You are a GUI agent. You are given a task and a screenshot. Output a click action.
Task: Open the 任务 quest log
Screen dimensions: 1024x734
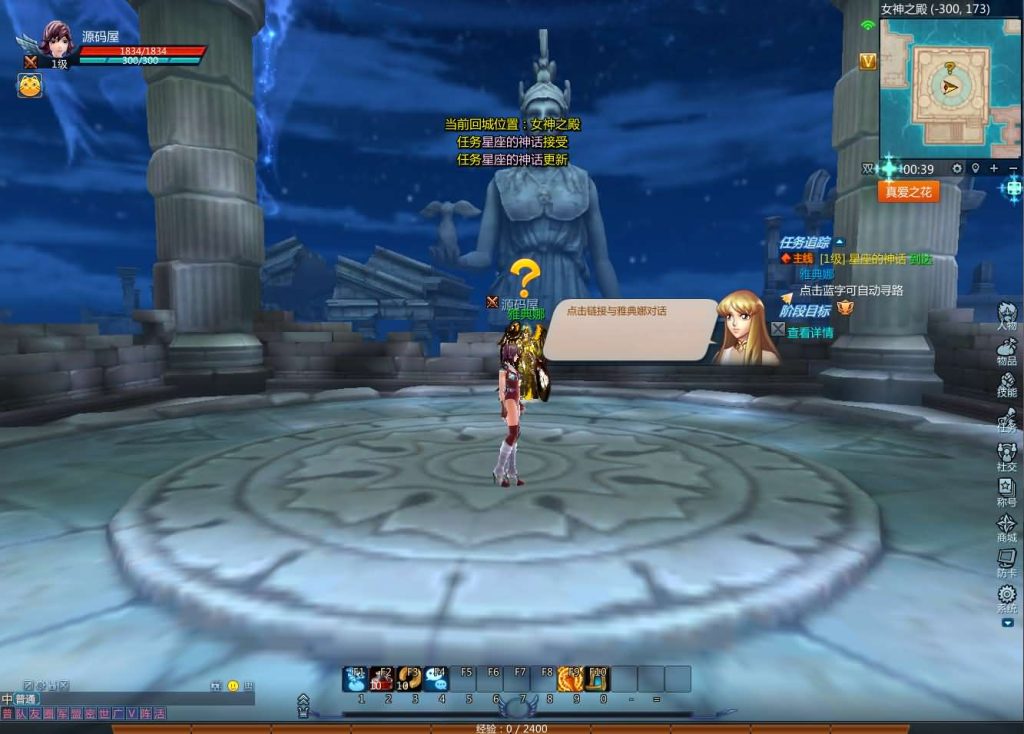click(1006, 418)
